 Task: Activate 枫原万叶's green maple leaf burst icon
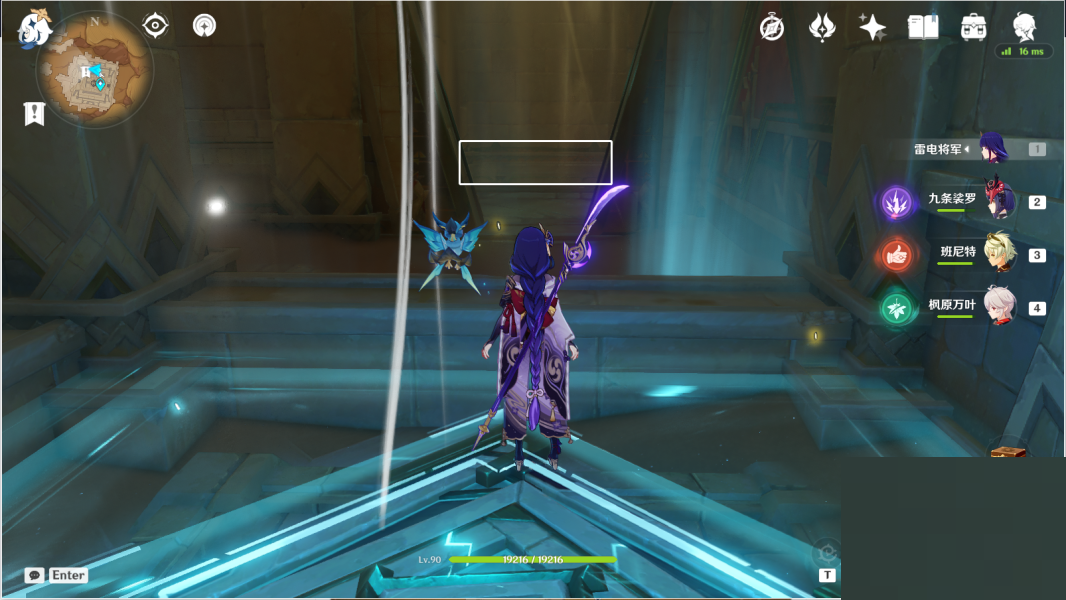pos(895,309)
